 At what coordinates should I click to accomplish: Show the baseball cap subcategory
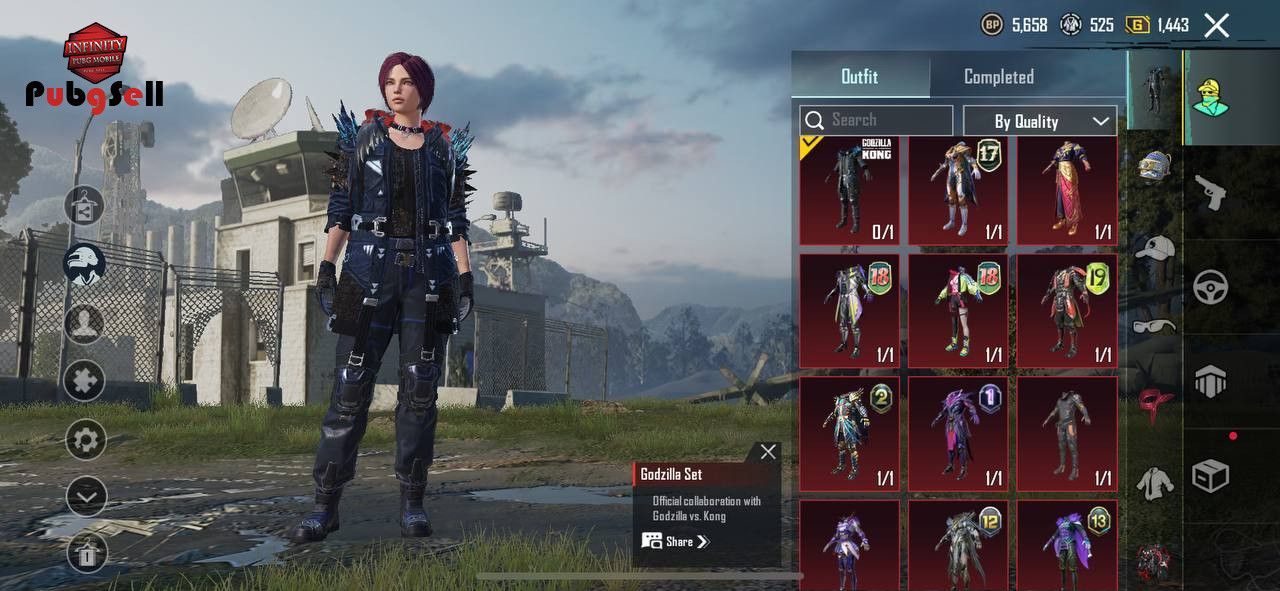coord(1155,247)
